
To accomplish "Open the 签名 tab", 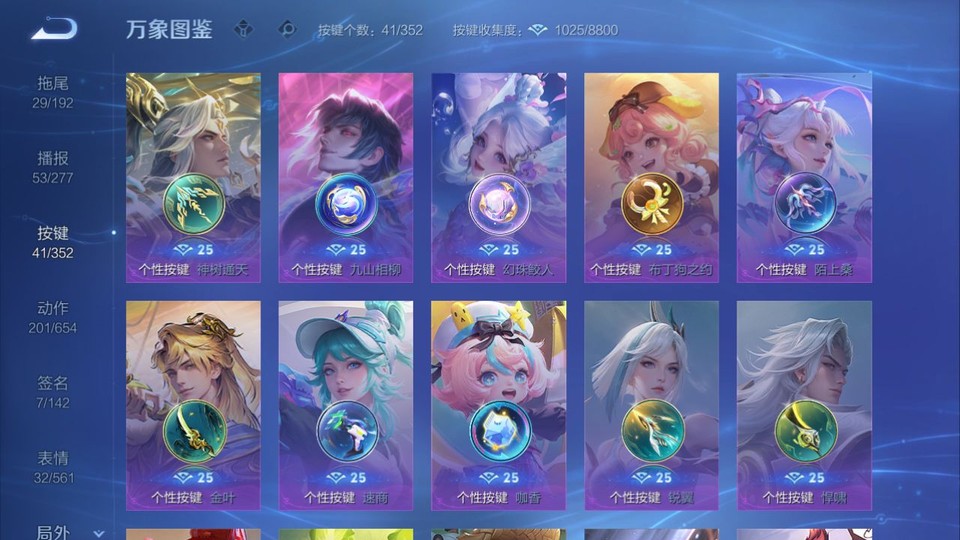I will click(53, 392).
